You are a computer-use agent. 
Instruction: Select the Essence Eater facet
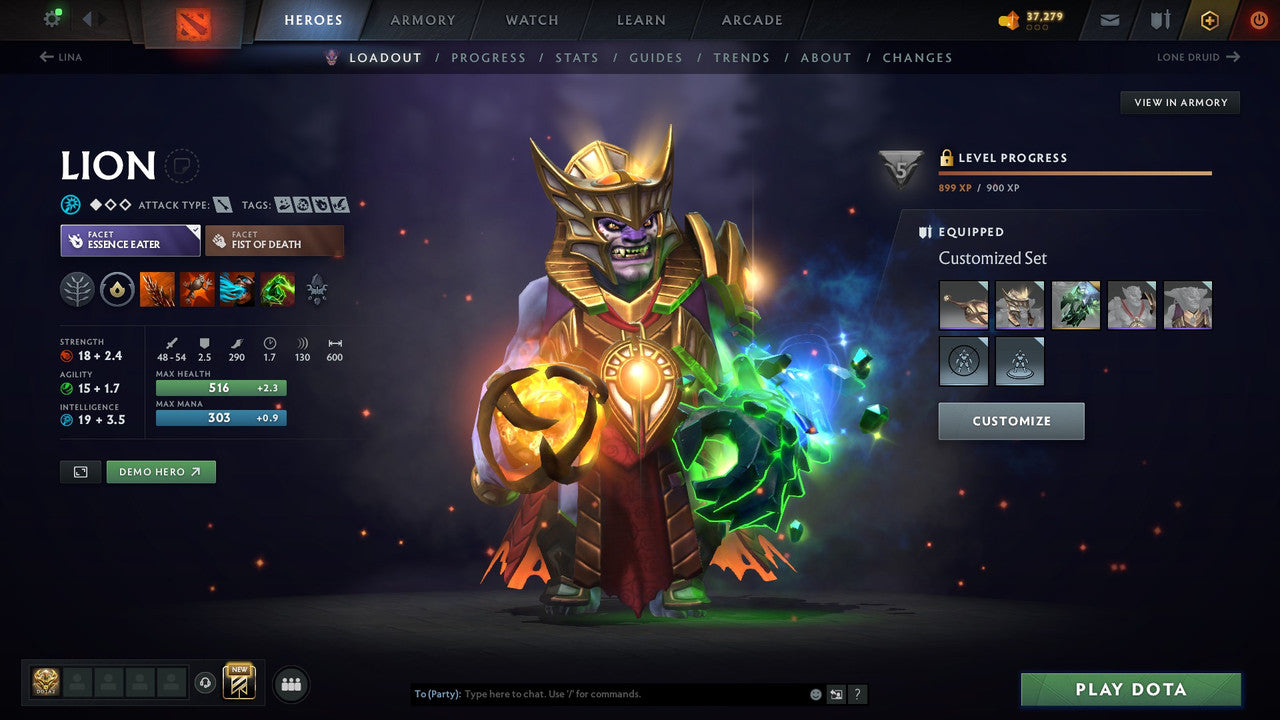(x=129, y=240)
